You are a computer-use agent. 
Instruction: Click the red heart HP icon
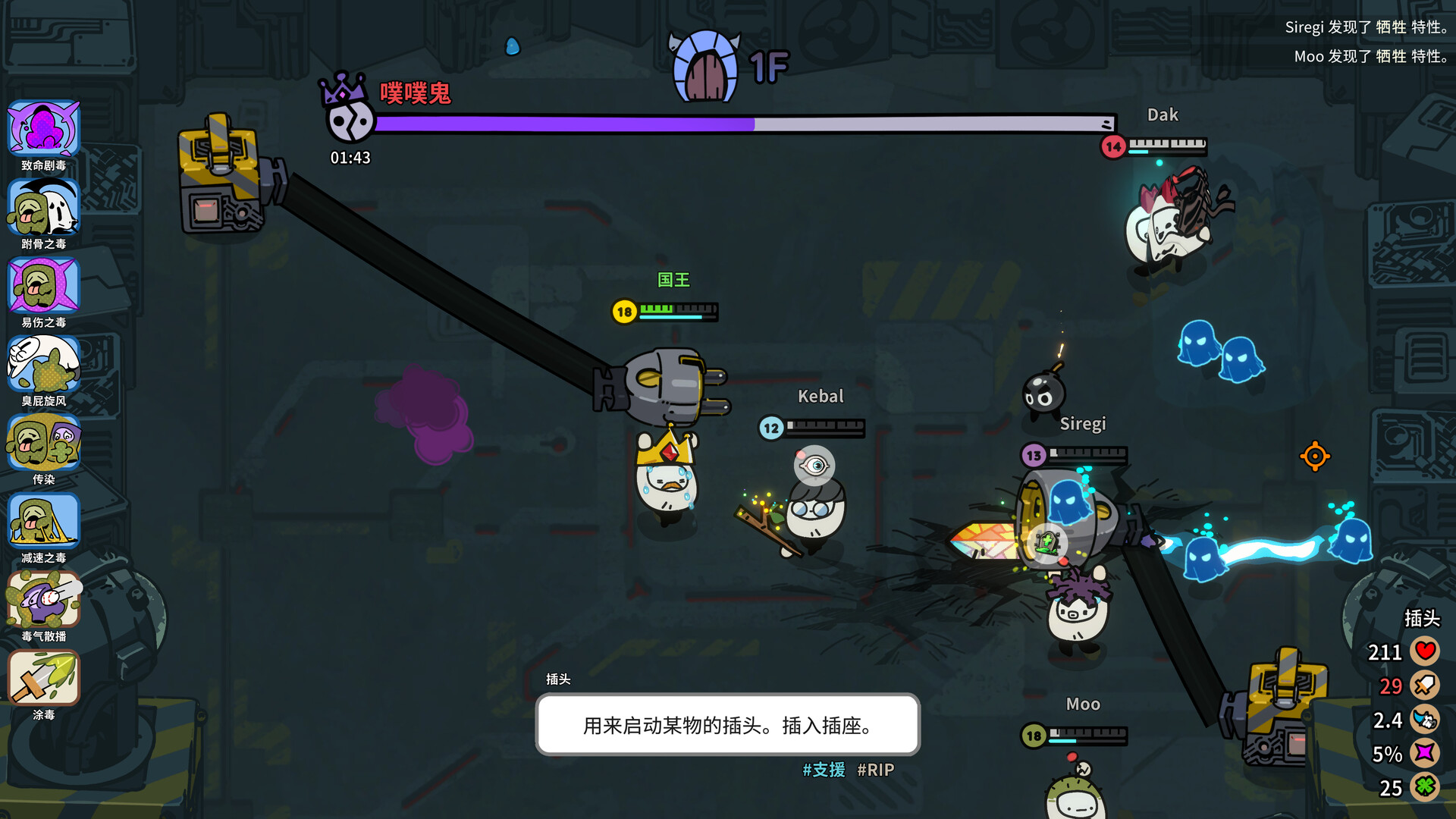click(1424, 651)
